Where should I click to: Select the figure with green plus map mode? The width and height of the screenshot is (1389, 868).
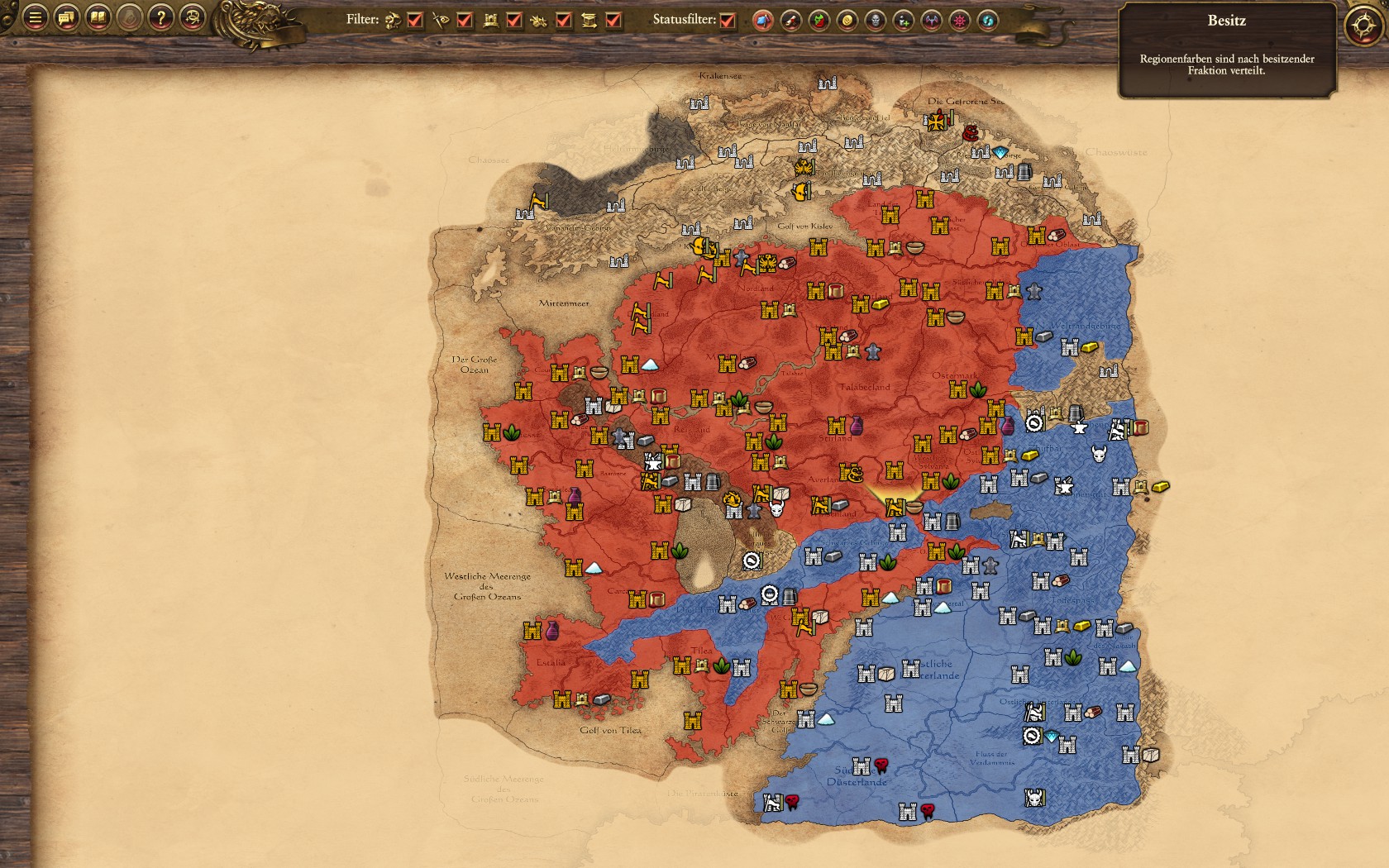pyautogui.click(x=904, y=21)
